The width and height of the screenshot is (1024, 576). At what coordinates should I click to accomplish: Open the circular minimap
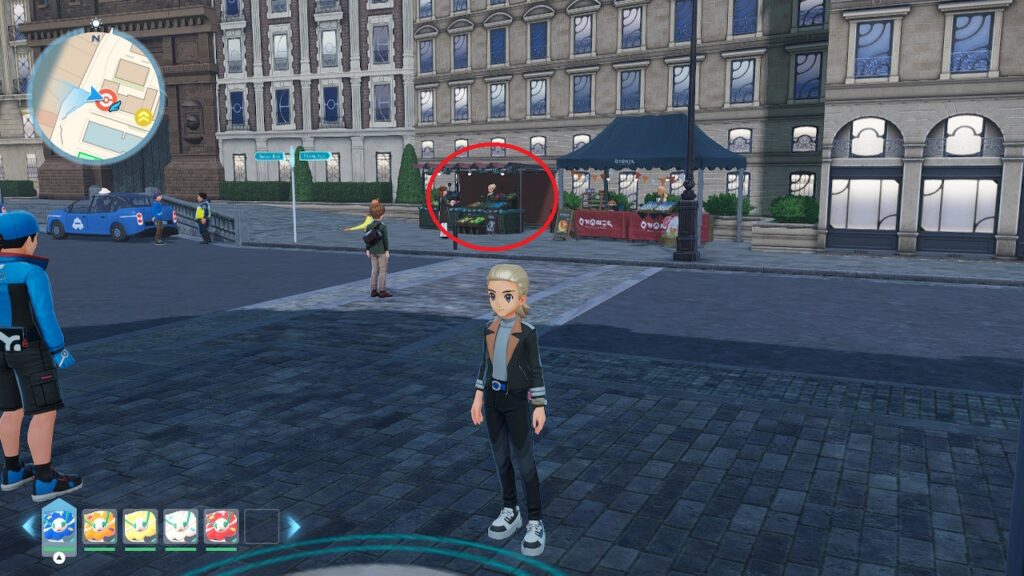click(96, 96)
